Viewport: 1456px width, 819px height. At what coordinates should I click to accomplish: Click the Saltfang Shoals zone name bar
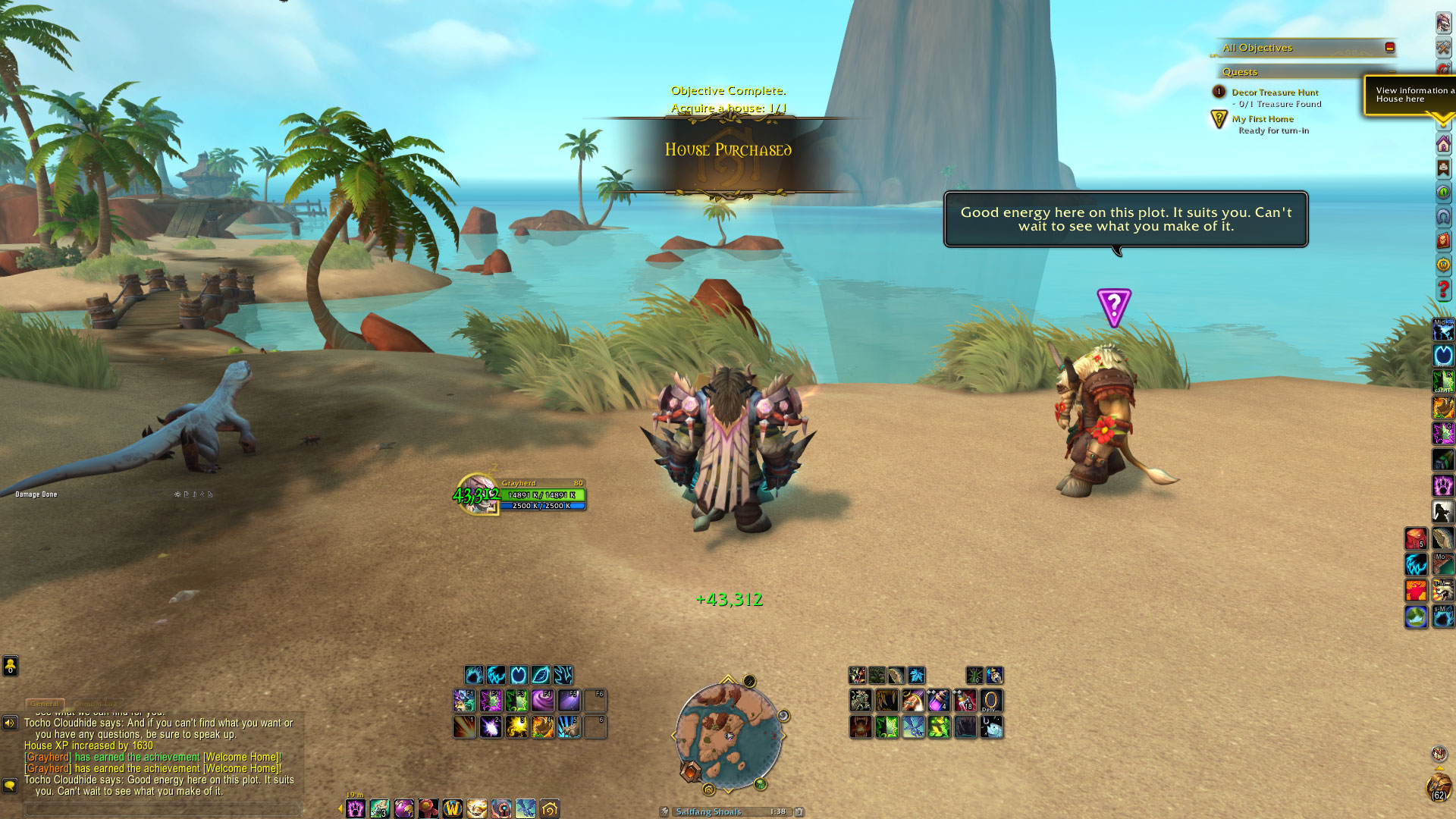point(709,811)
